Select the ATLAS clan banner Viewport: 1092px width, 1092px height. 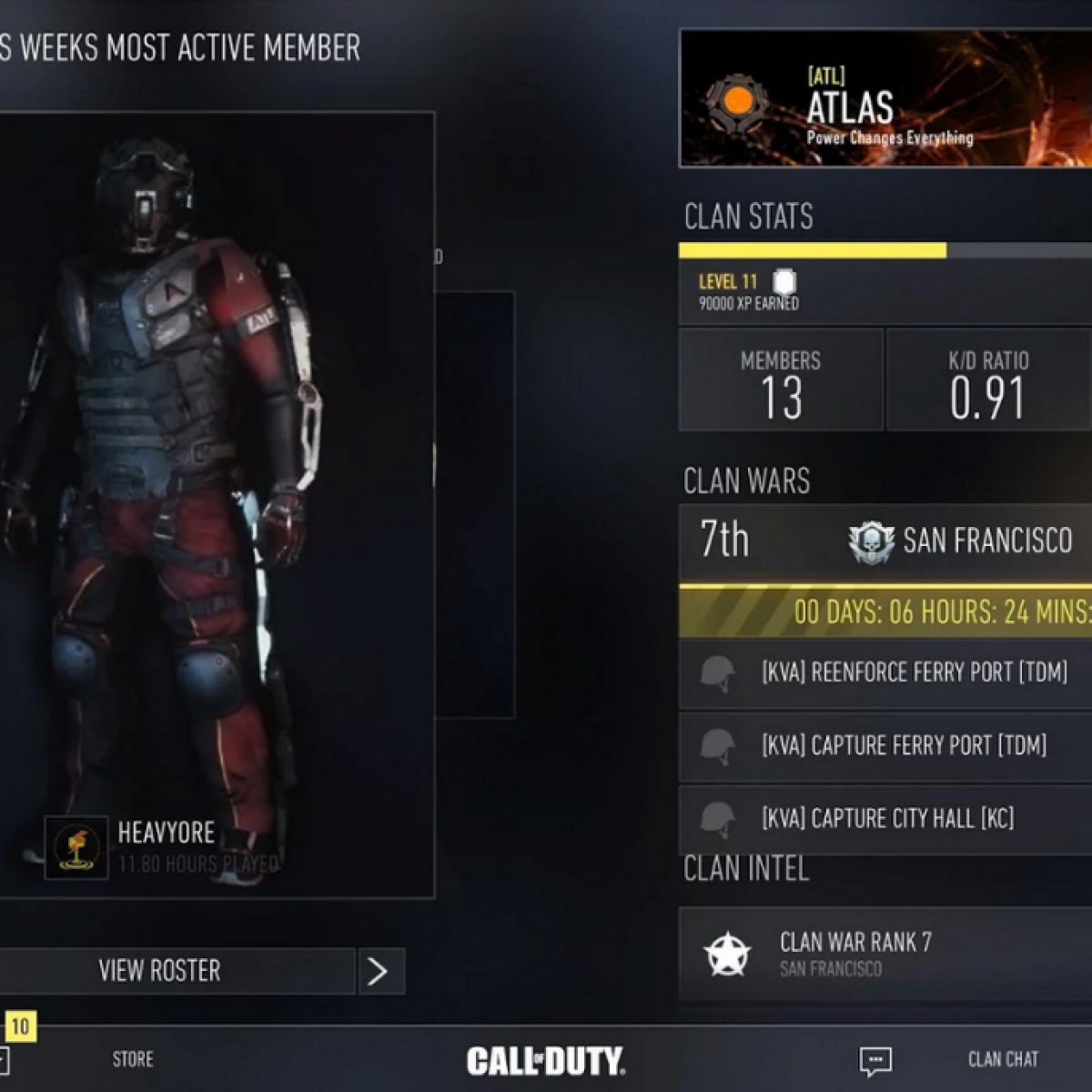tap(885, 98)
